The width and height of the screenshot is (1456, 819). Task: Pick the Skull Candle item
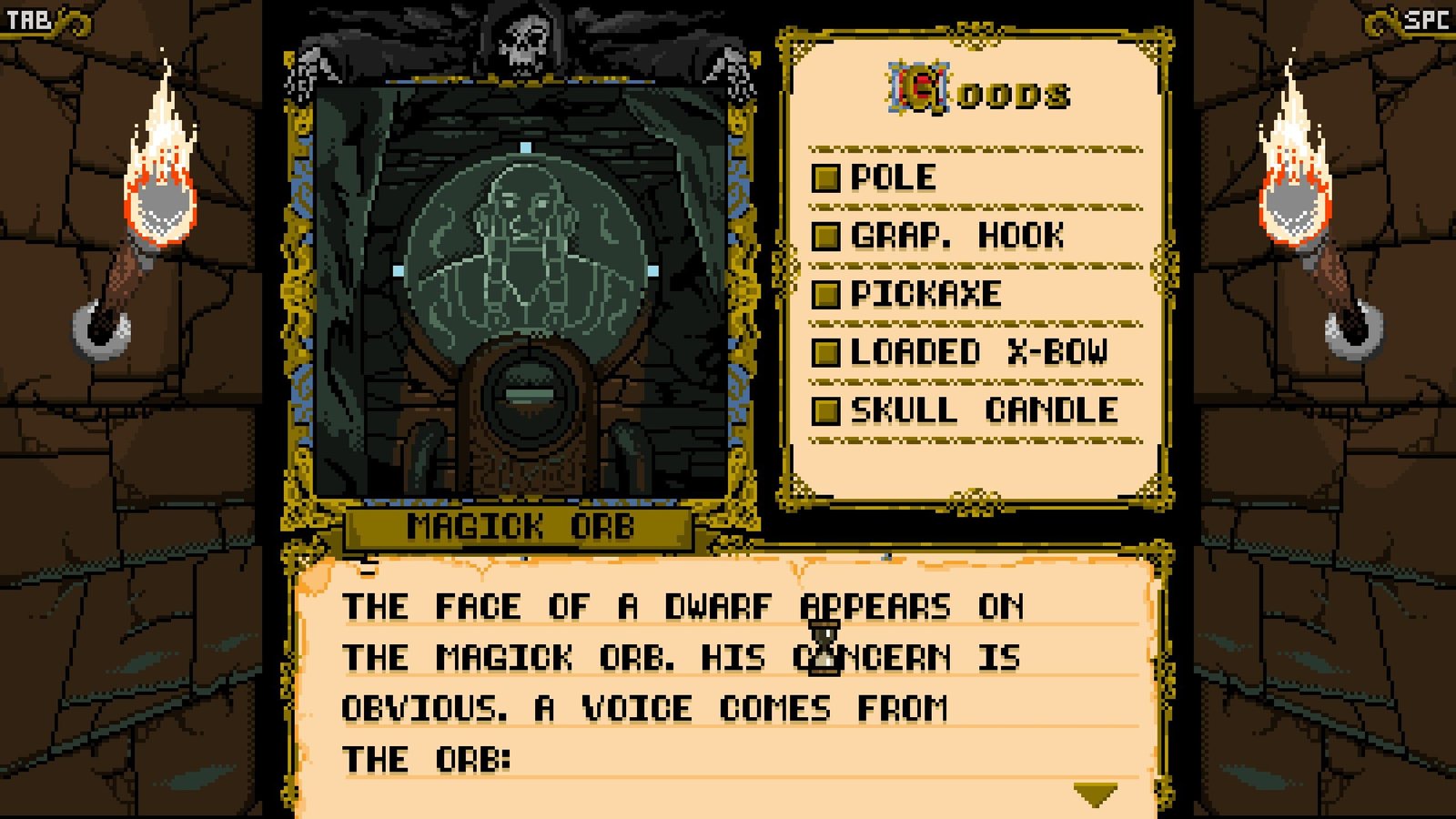(x=983, y=410)
